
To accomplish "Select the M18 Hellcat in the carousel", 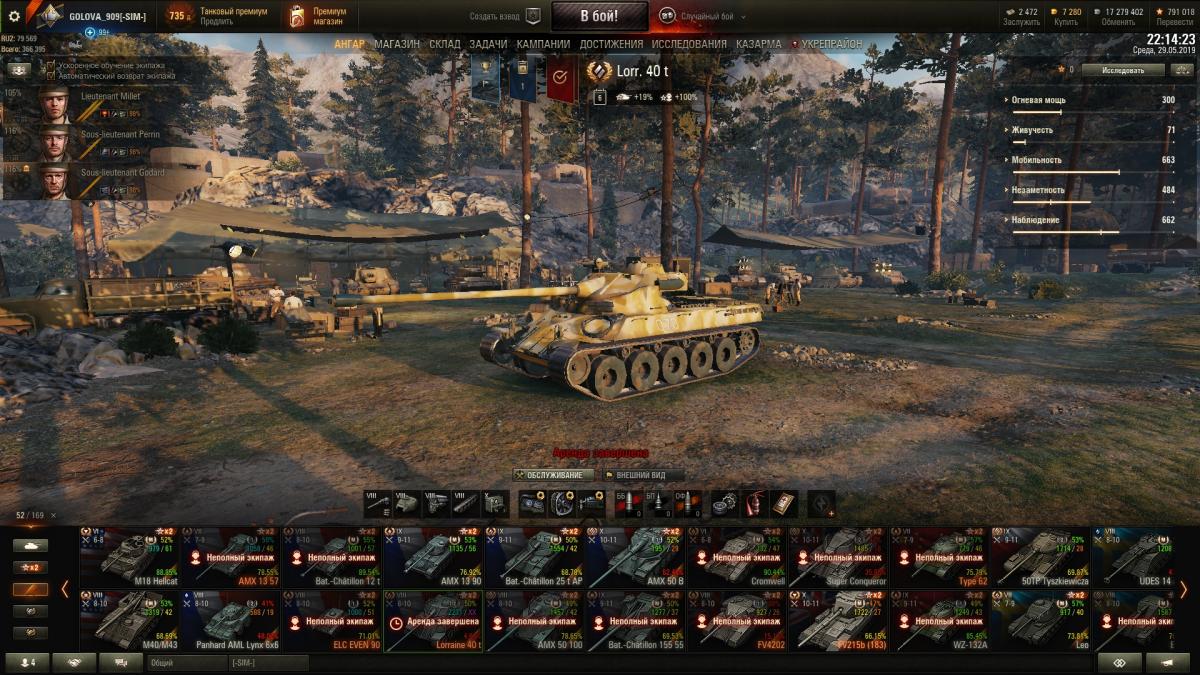I will 129,556.
